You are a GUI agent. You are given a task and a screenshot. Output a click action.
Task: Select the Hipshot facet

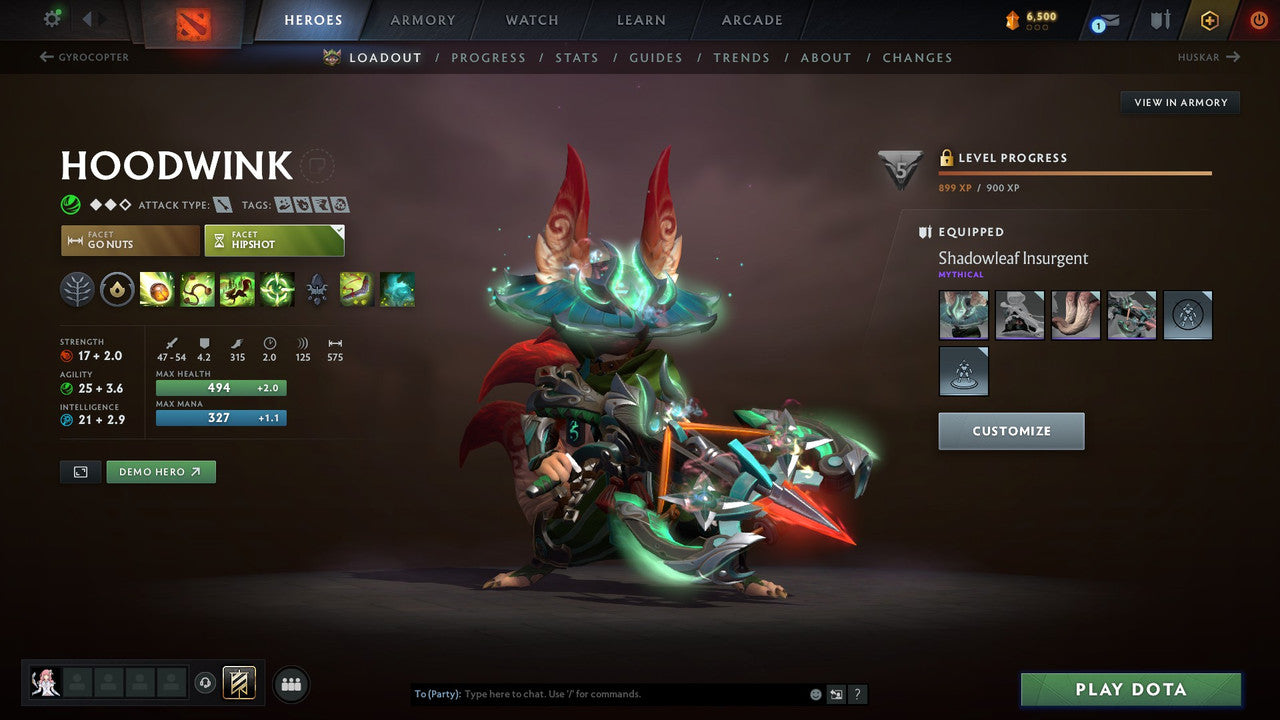[274, 240]
